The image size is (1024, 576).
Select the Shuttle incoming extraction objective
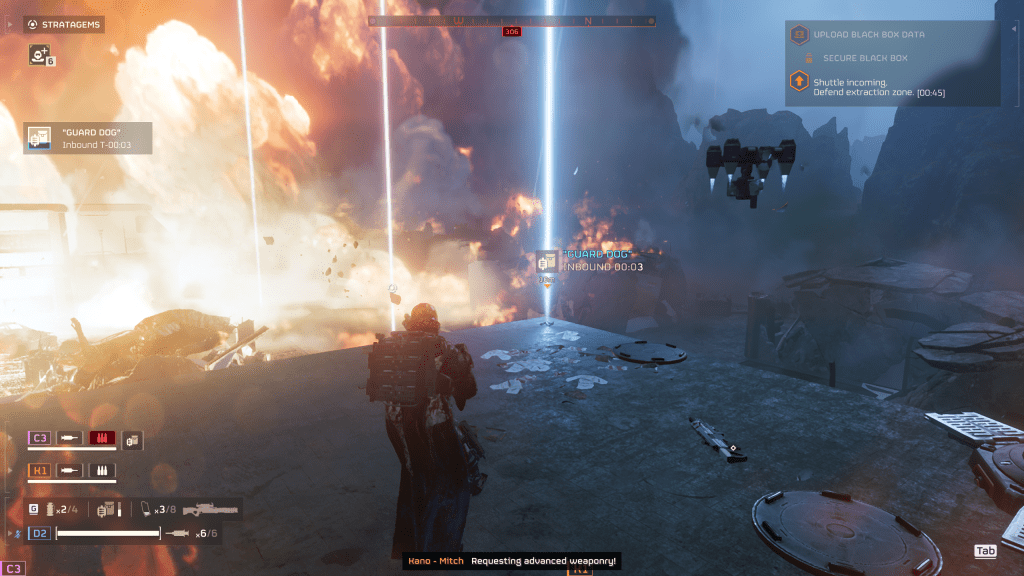coord(868,88)
